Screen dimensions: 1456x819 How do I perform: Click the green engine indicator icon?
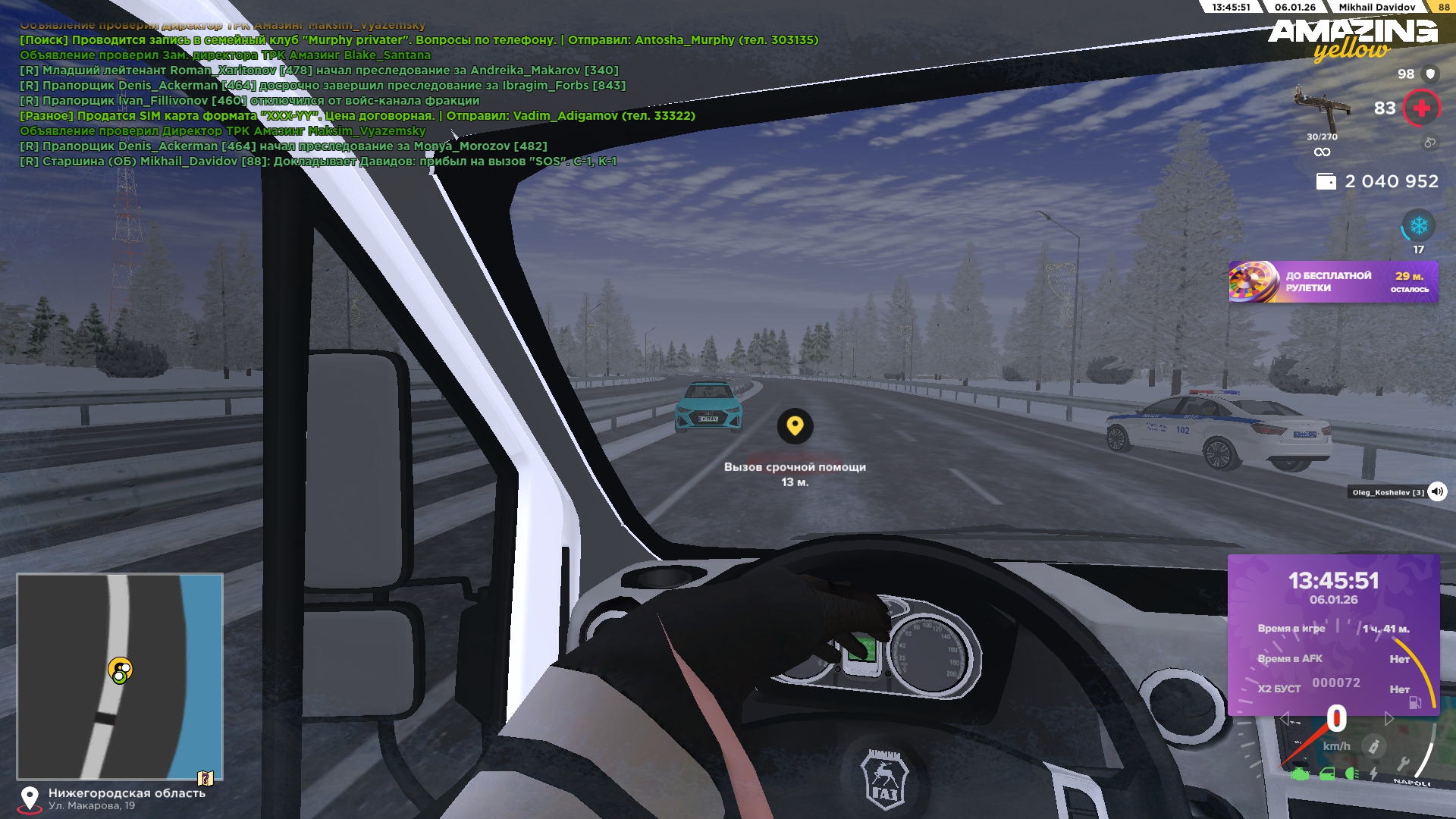point(1300,774)
